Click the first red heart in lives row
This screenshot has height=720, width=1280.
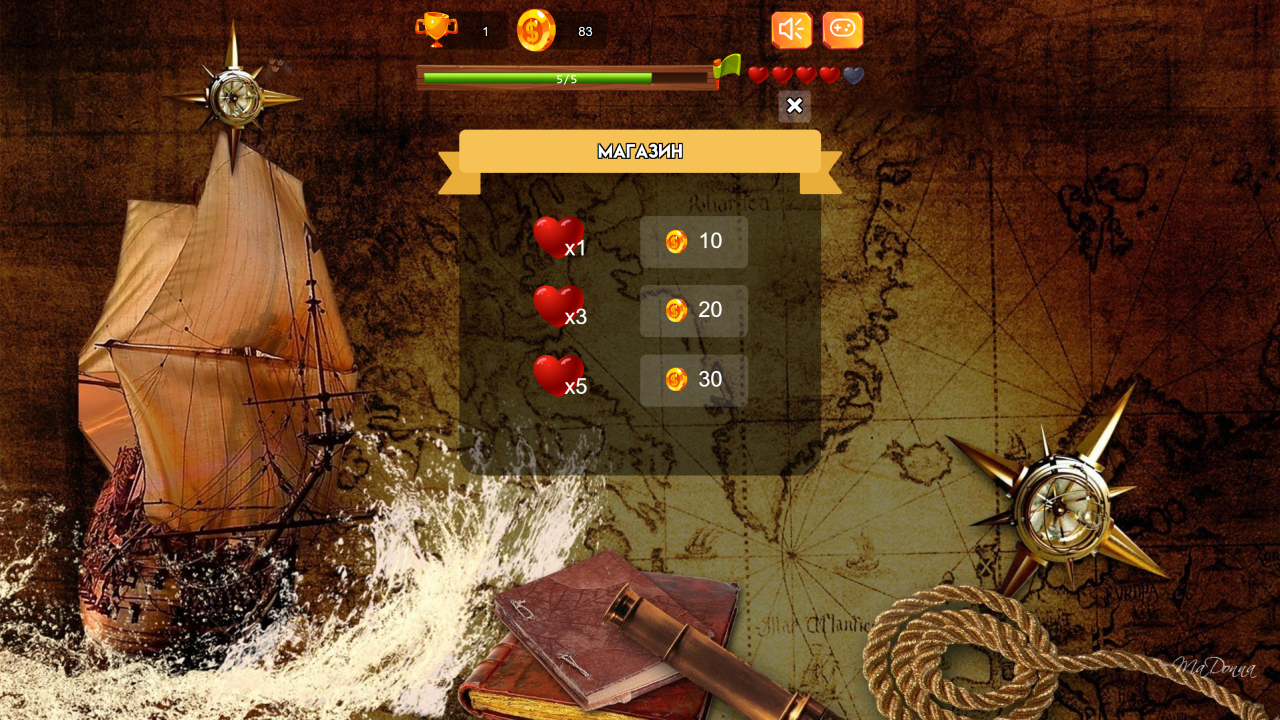pyautogui.click(x=760, y=74)
